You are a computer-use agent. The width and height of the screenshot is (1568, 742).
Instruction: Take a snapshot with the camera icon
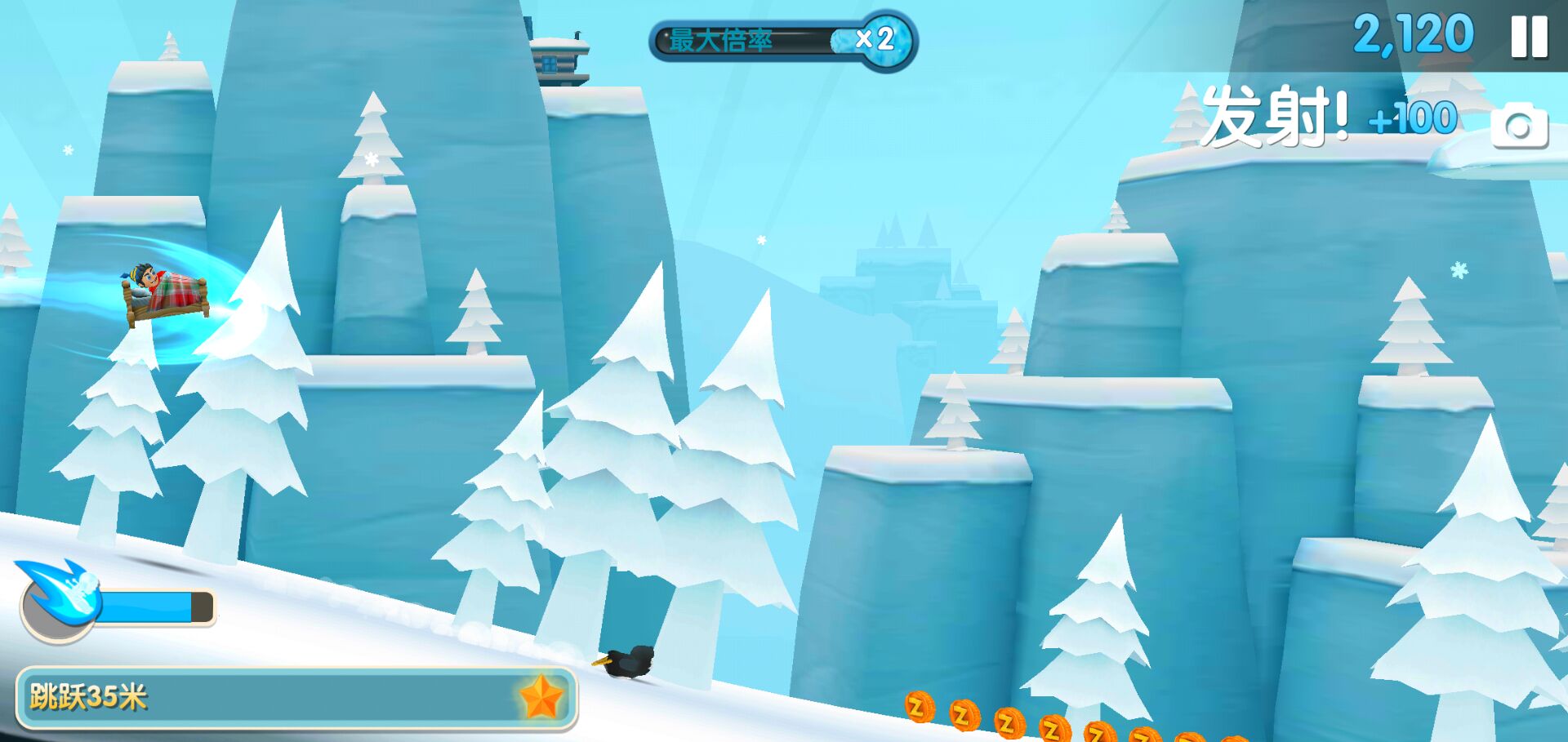1519,126
